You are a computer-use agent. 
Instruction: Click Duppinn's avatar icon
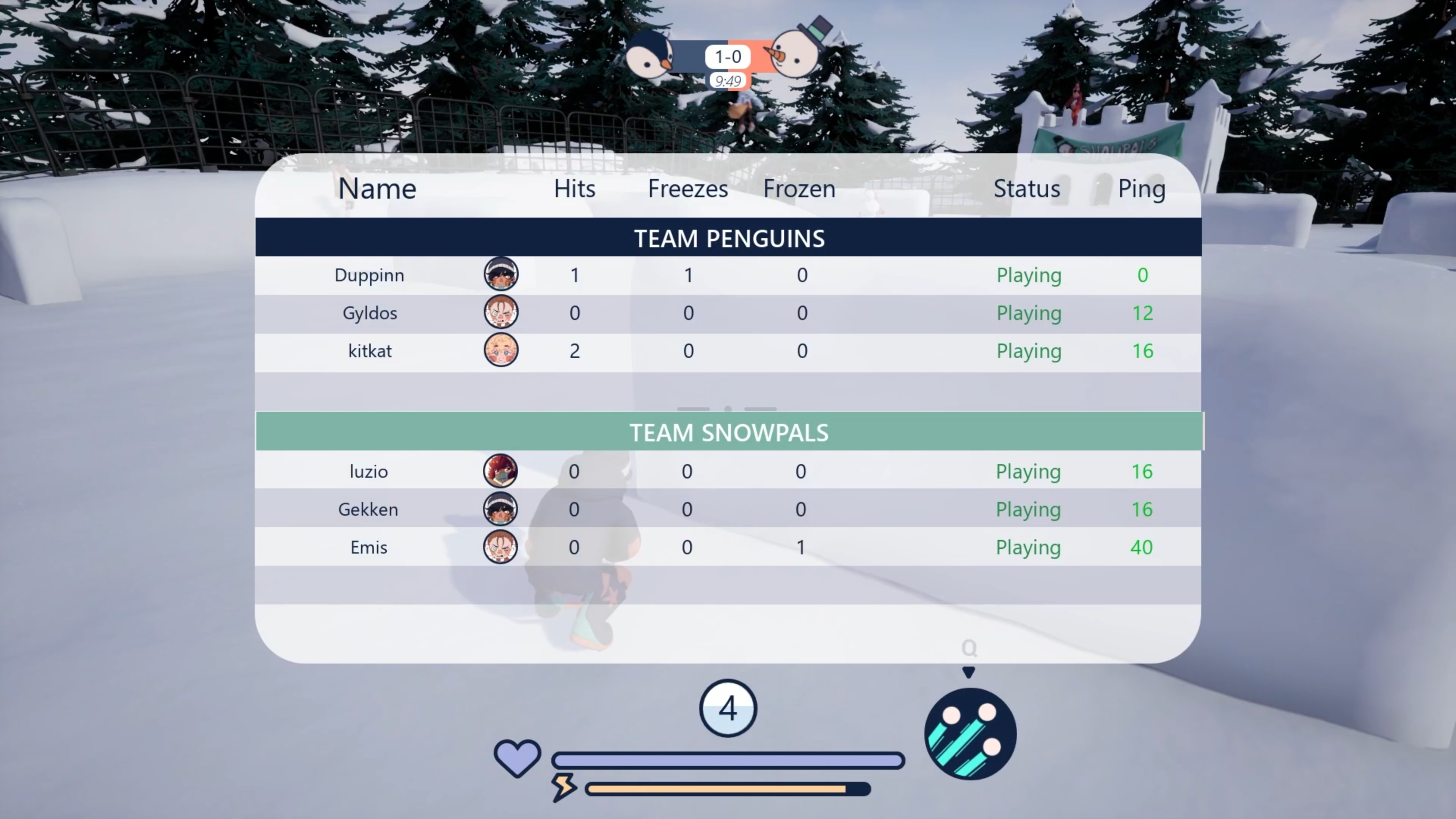pyautogui.click(x=501, y=274)
